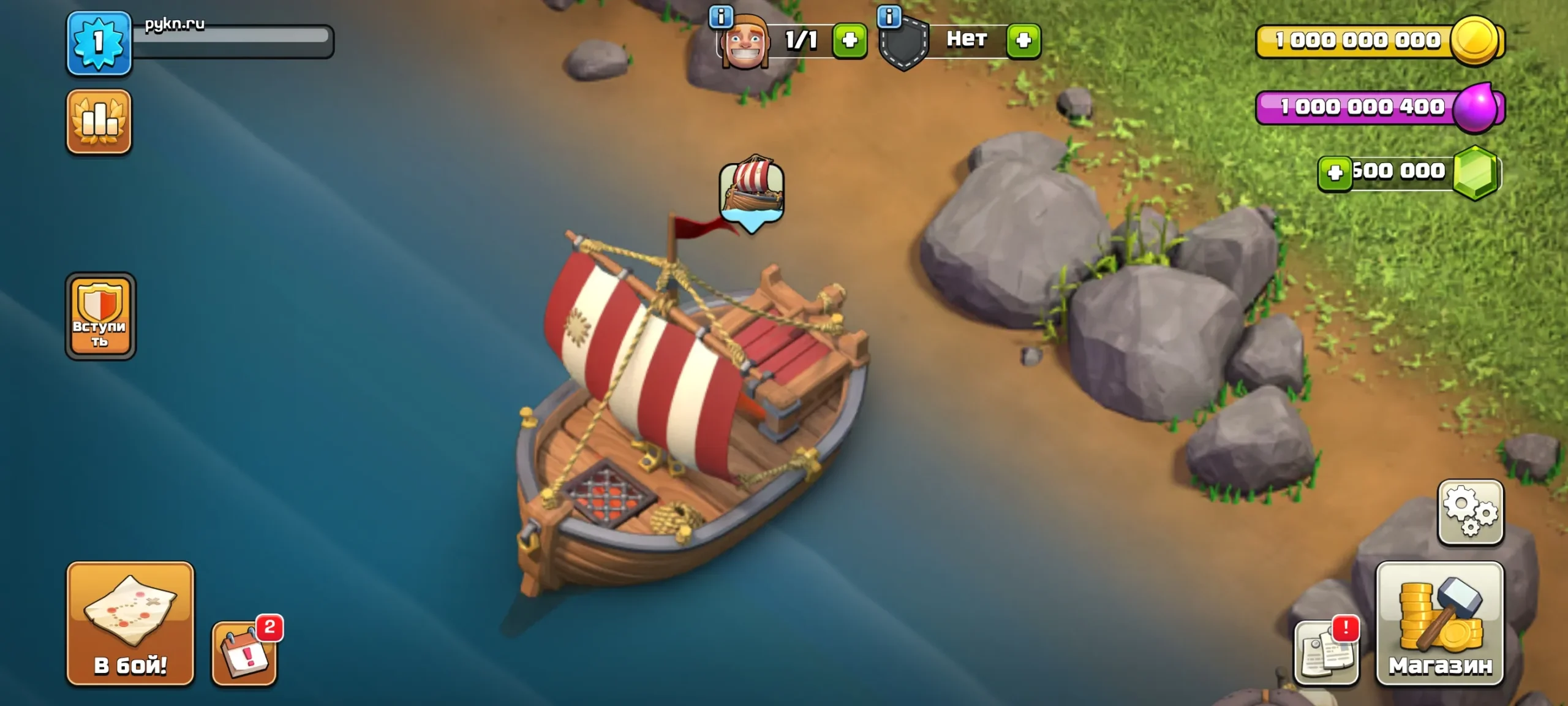The height and width of the screenshot is (706, 1568).
Task: Buy more gems with green plus
Action: point(1335,173)
